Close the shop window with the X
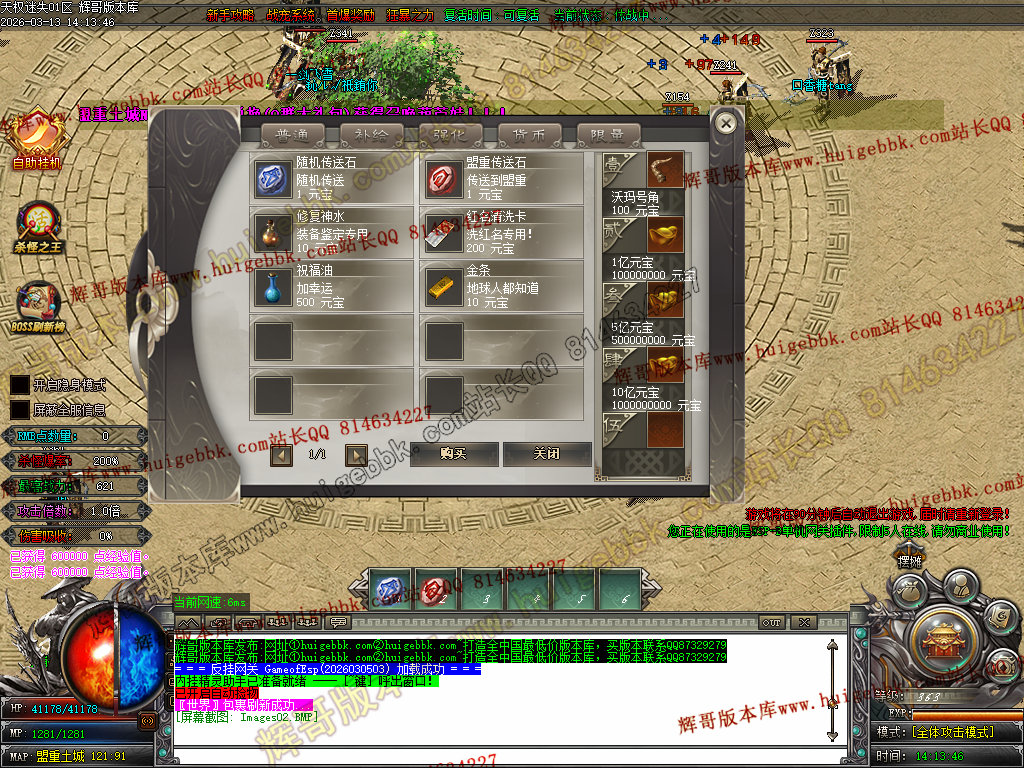This screenshot has width=1024, height=768. tap(726, 123)
